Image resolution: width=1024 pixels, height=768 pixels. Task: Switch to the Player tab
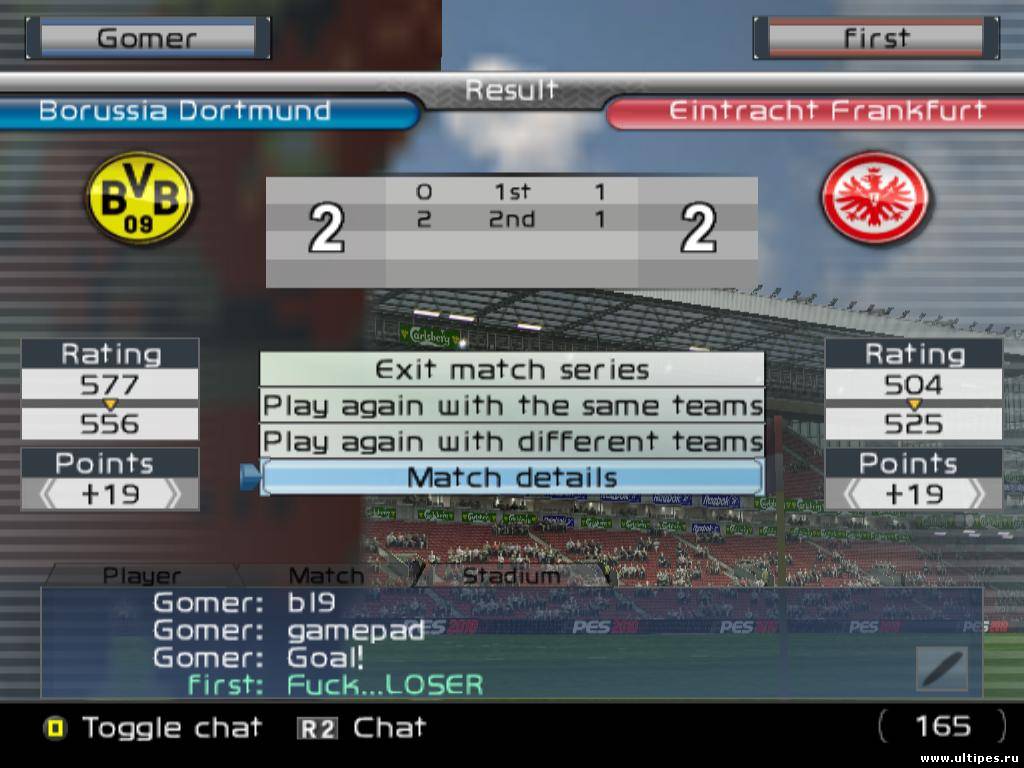pyautogui.click(x=142, y=576)
